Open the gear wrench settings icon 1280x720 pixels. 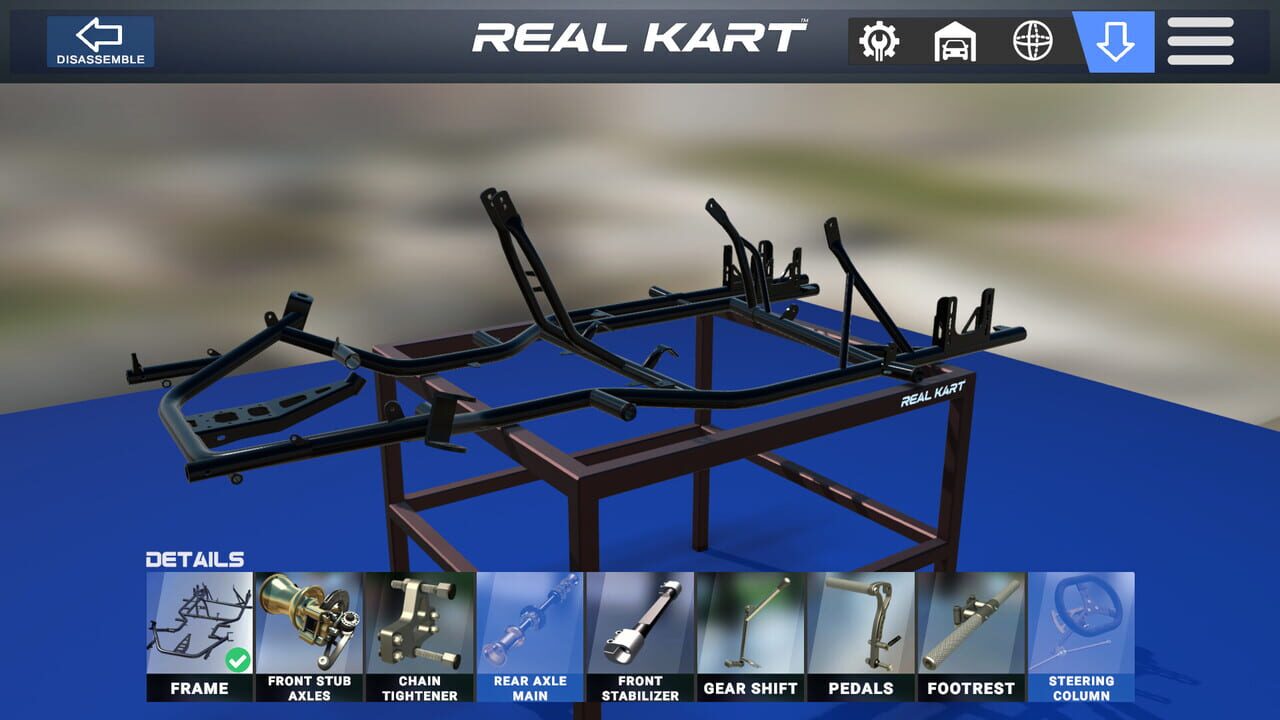coord(877,41)
